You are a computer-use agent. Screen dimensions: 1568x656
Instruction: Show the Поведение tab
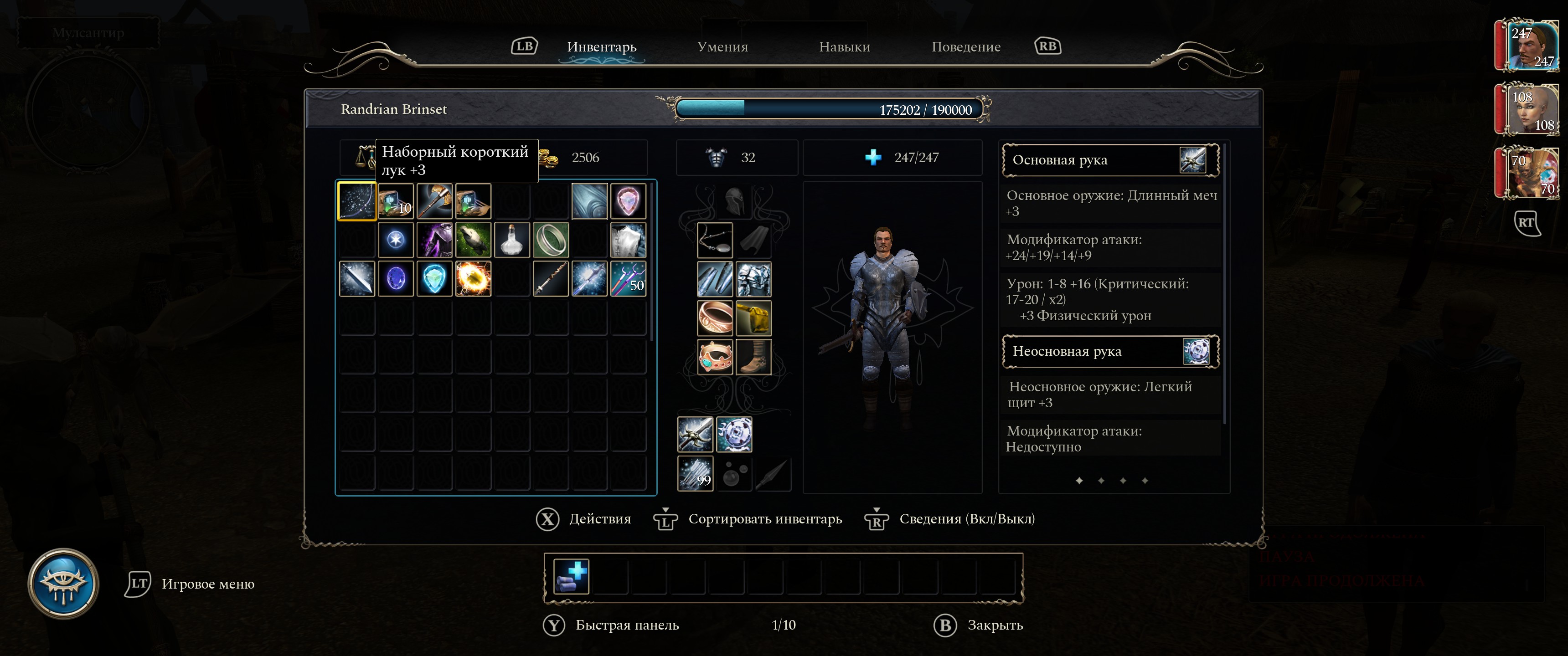click(x=965, y=47)
